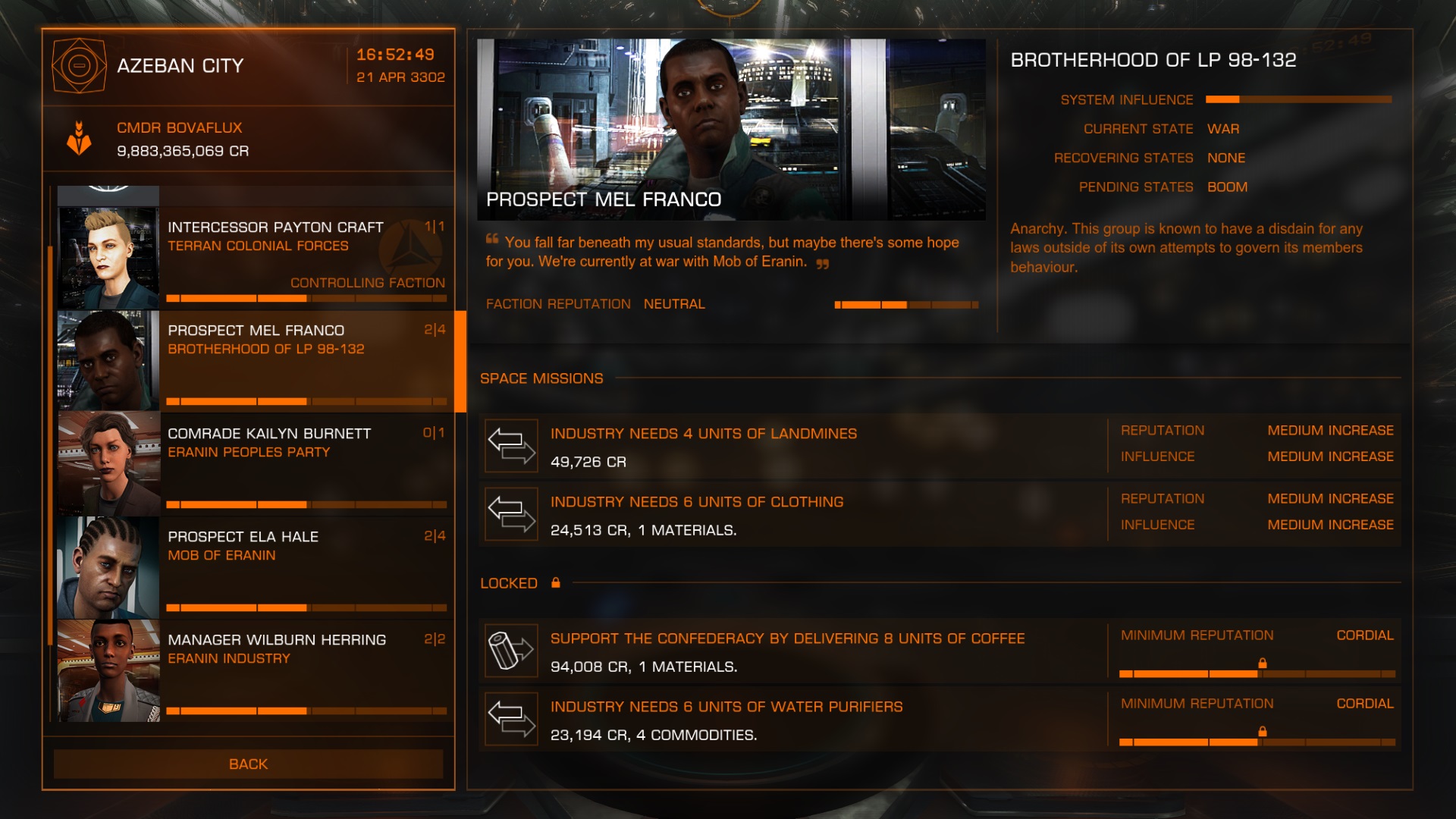Select the coffee delivery cargo canister icon

[x=512, y=651]
